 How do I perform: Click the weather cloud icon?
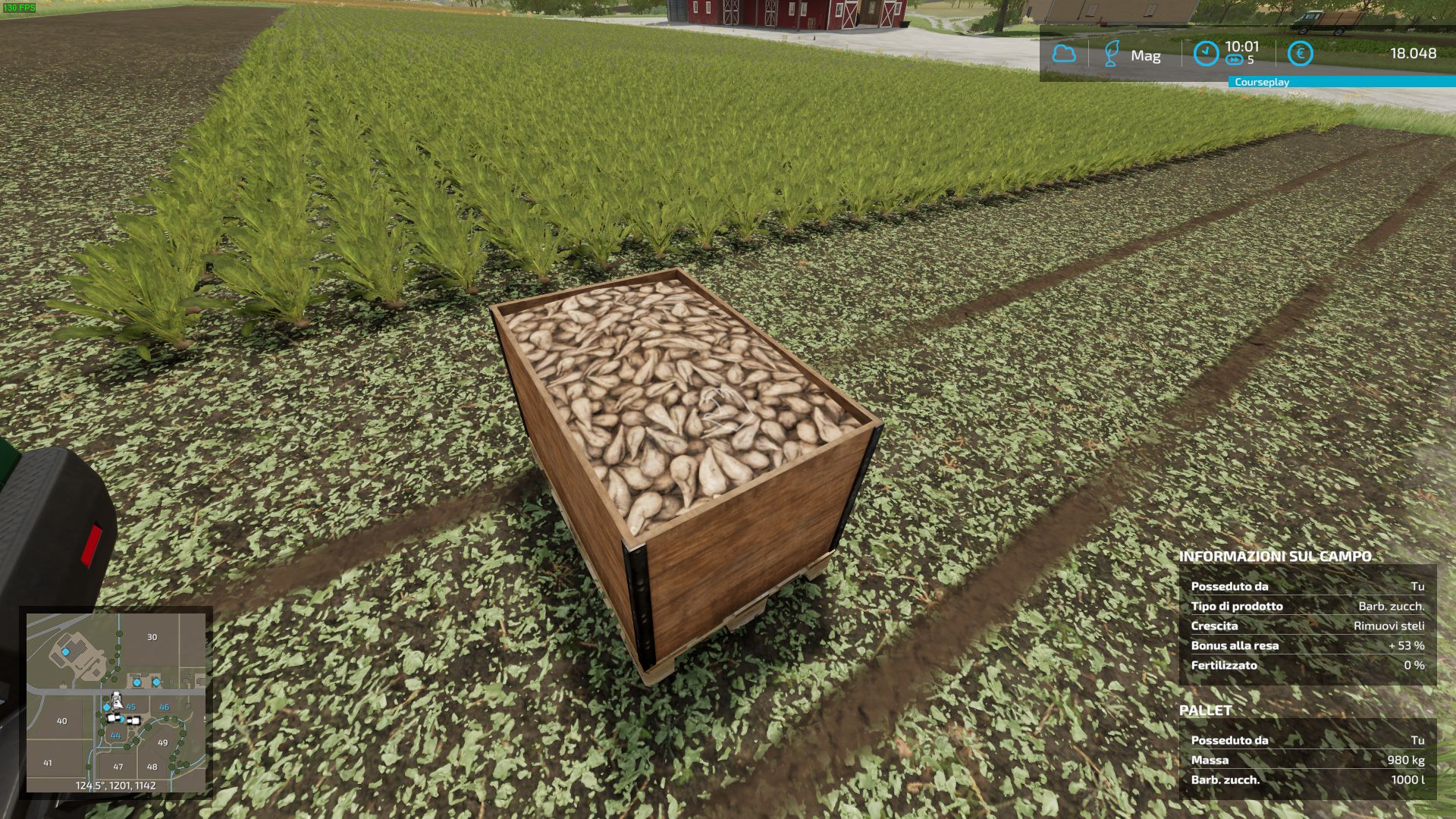(x=1065, y=54)
